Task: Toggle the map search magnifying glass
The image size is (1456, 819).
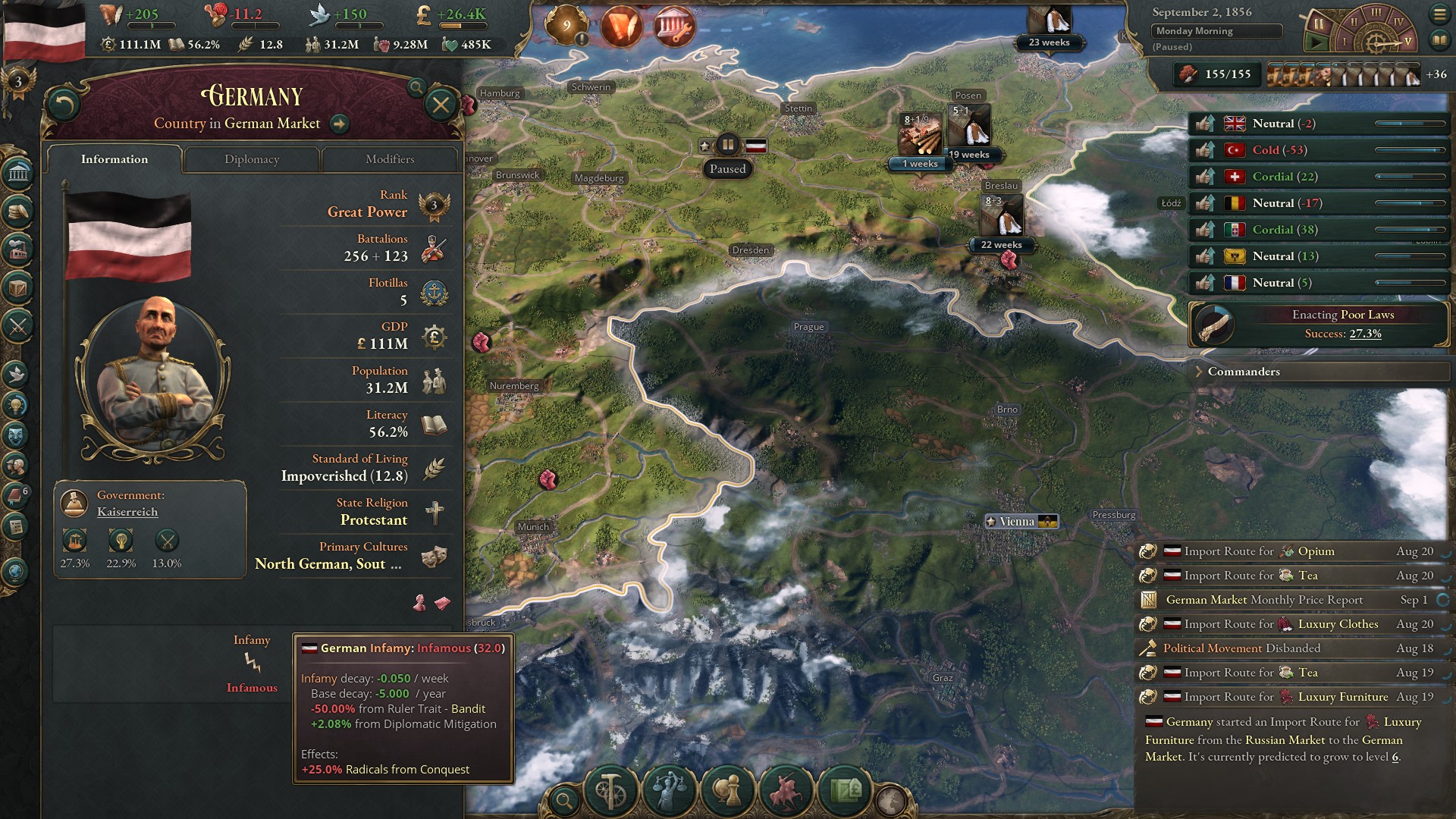Action: [564, 798]
